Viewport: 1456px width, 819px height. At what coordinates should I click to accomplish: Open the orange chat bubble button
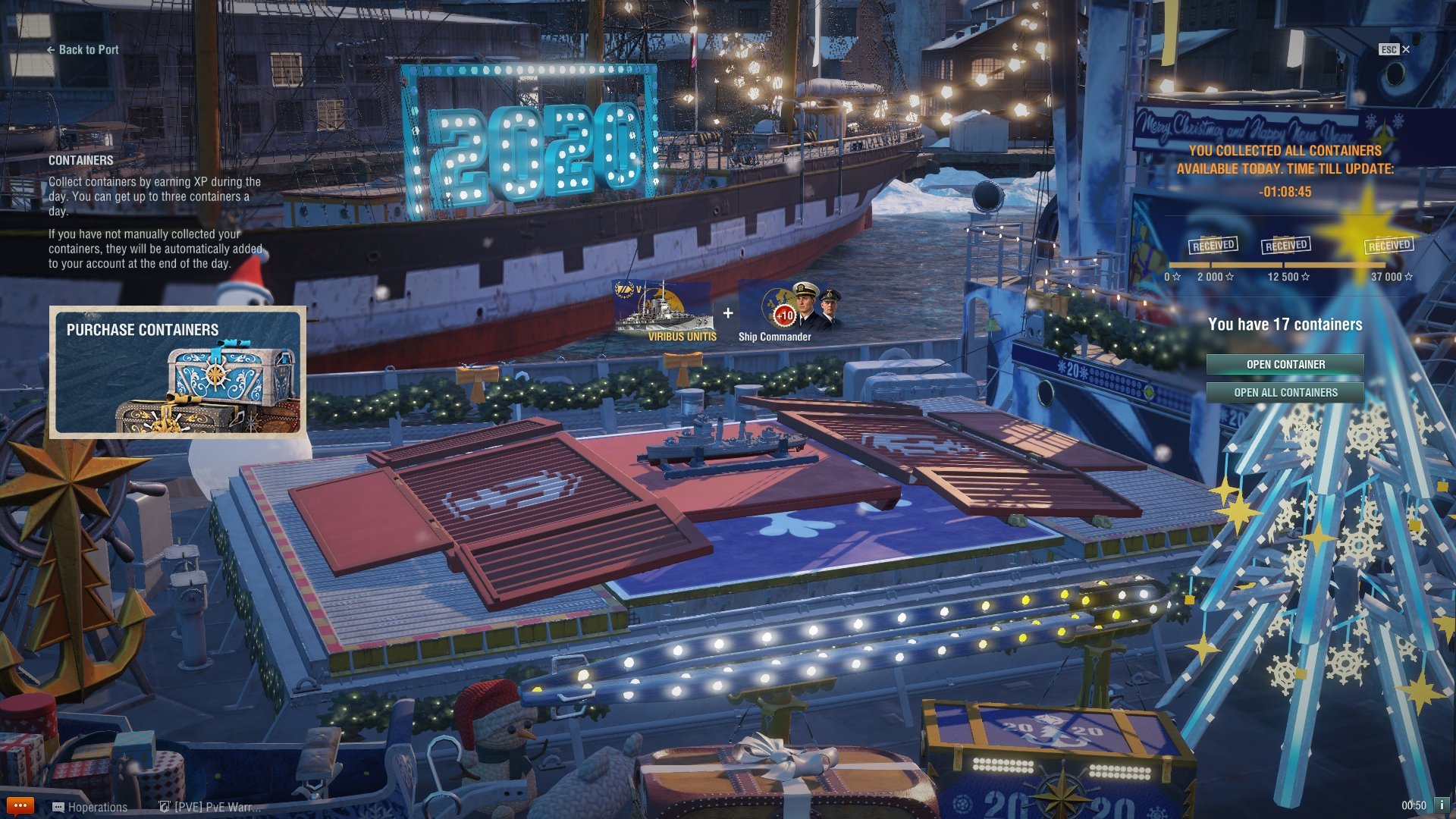click(x=20, y=806)
